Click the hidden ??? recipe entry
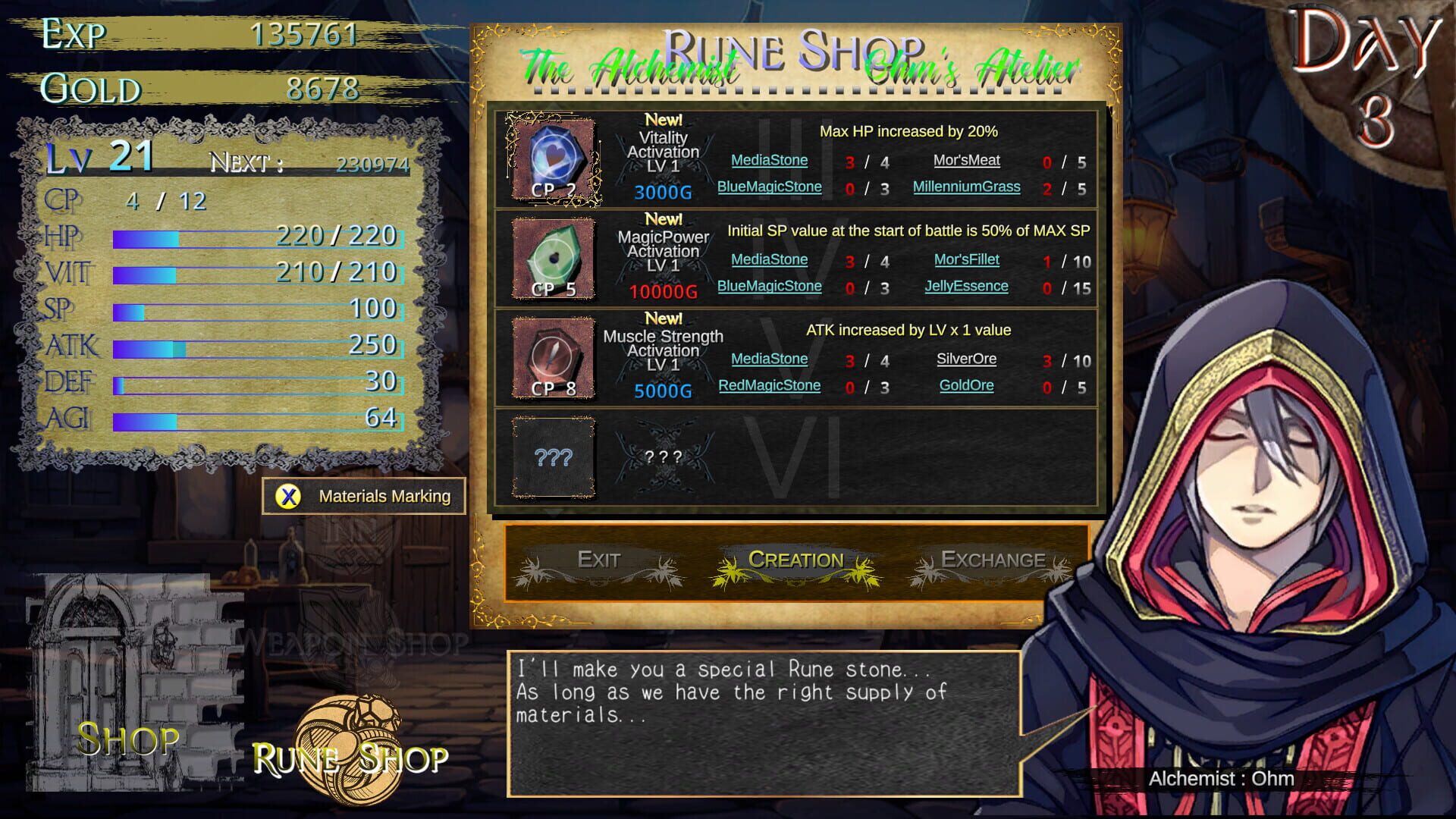 [x=664, y=457]
